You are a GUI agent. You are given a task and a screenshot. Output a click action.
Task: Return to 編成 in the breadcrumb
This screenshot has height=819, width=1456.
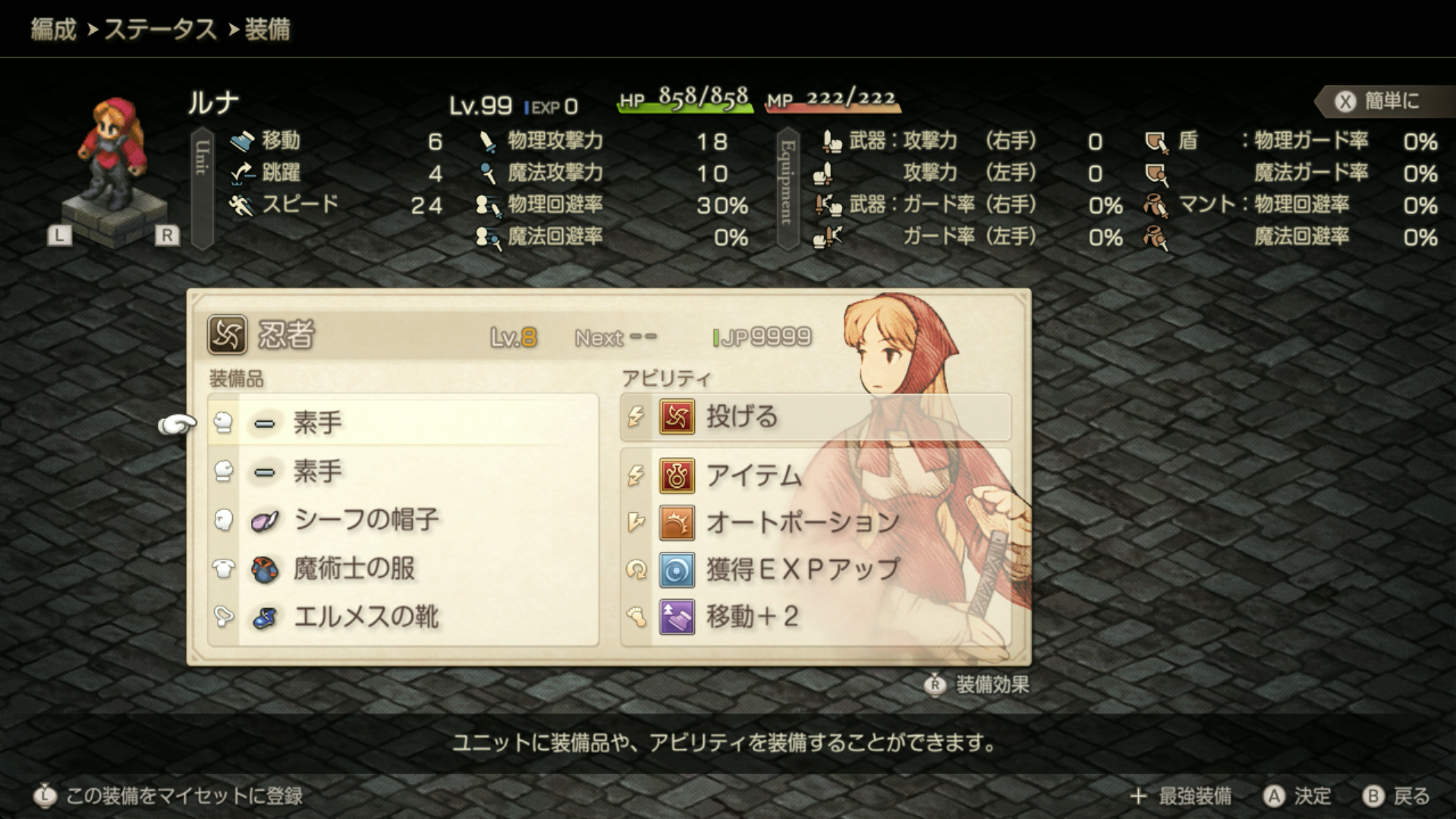[x=53, y=30]
